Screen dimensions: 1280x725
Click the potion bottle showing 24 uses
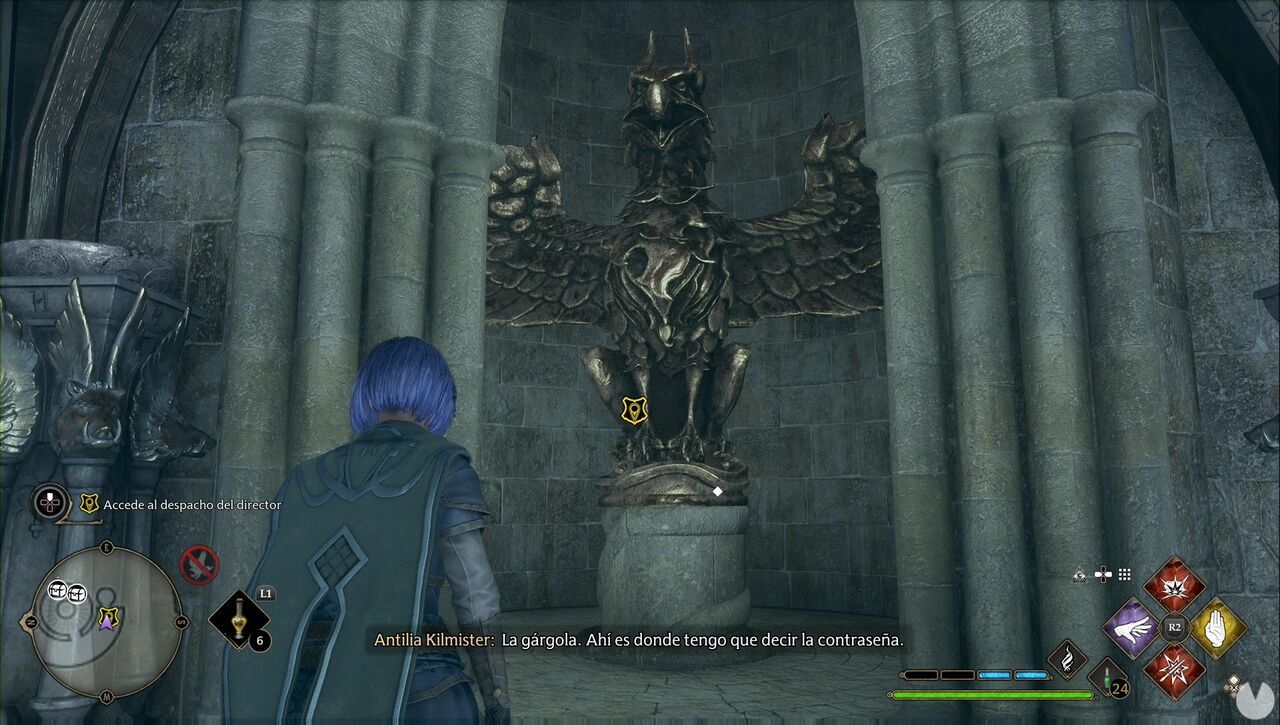tap(1108, 683)
